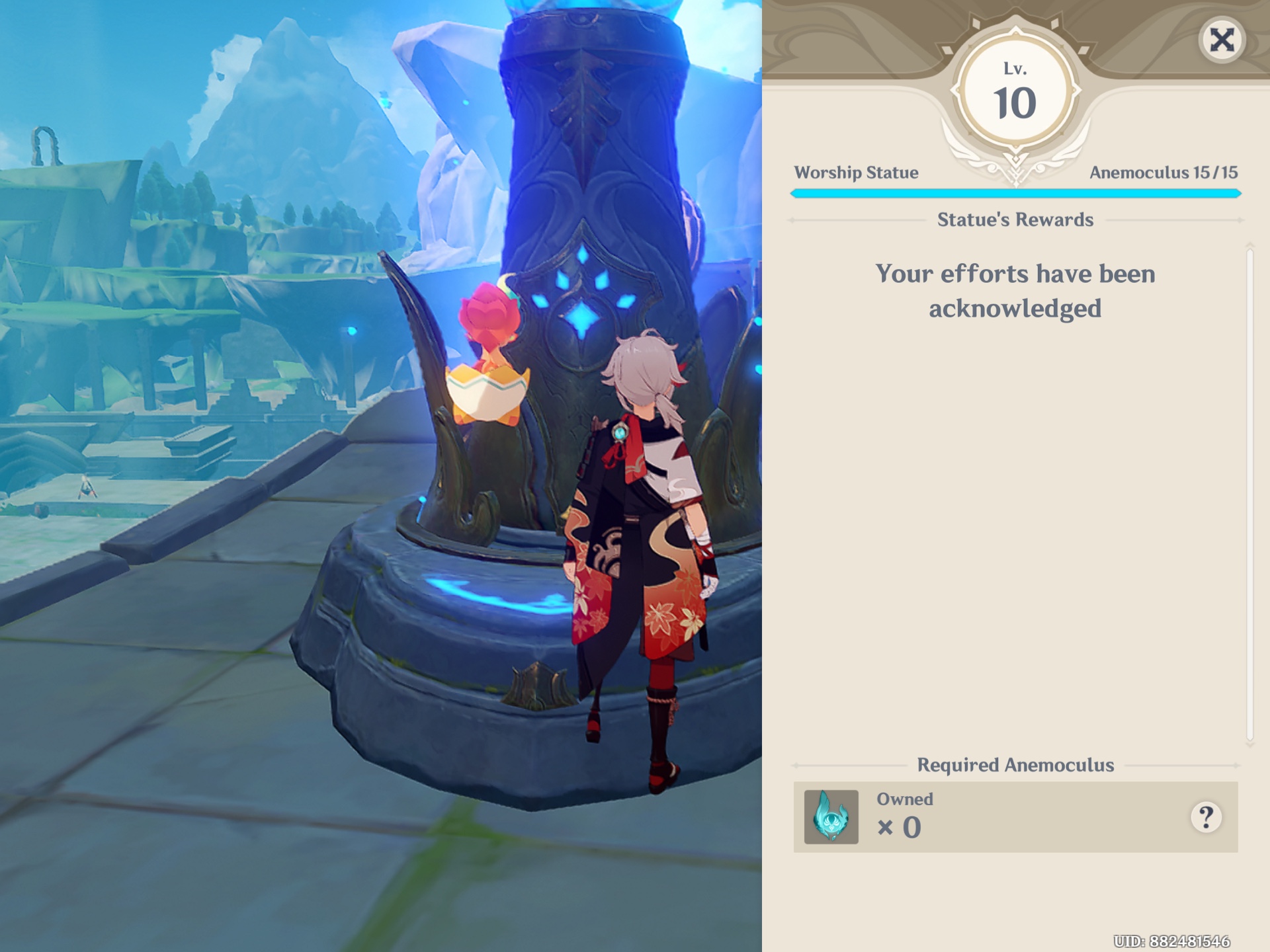The image size is (1270, 952).
Task: Click the Statue's Rewards divider header
Action: 1016,219
